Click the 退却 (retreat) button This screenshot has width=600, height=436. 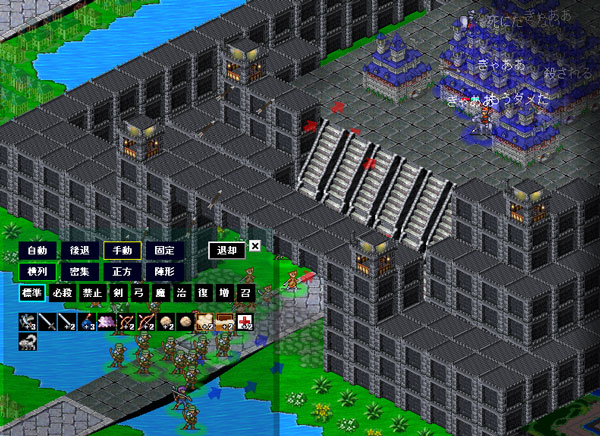[x=227, y=251]
